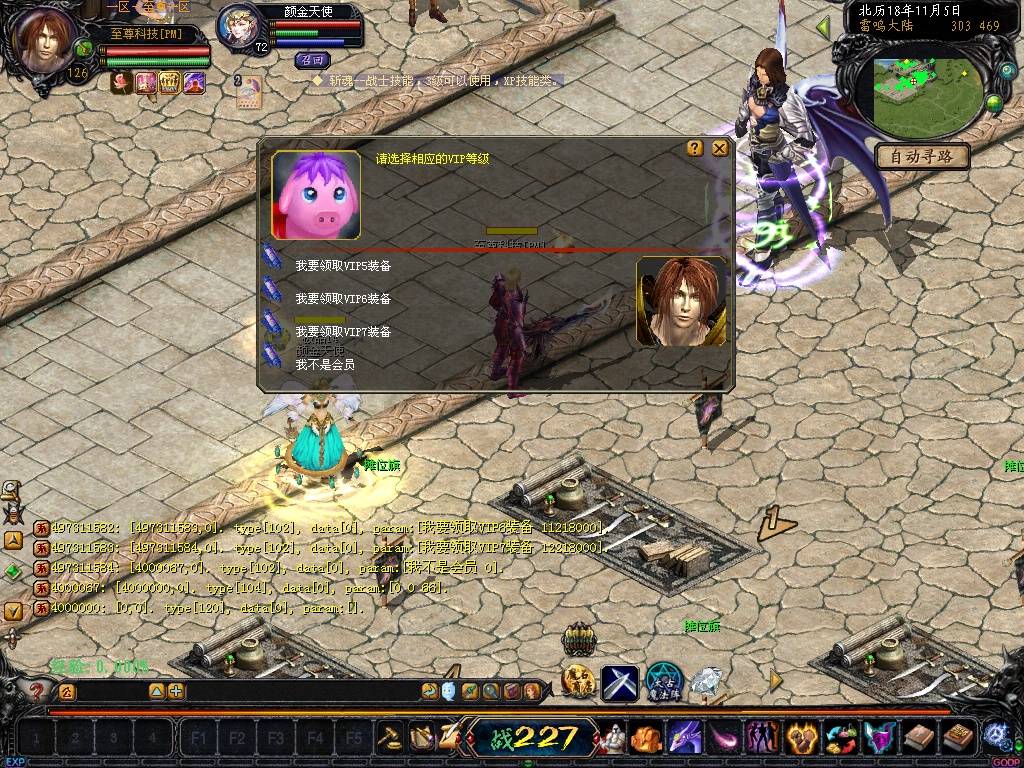Open help in the VIP dialogue
This screenshot has width=1024, height=768.
(695, 148)
